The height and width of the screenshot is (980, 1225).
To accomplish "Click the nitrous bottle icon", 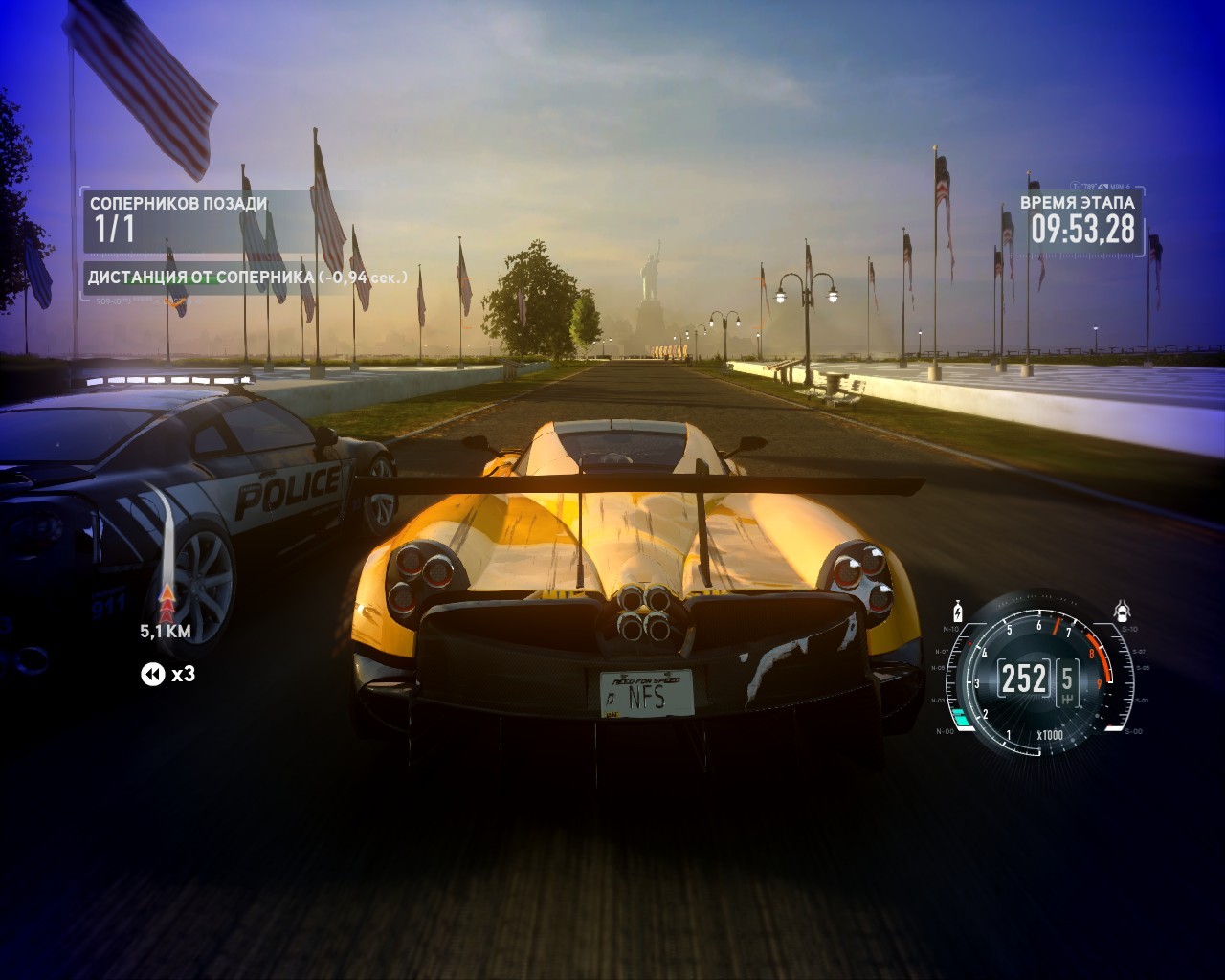I will point(956,611).
